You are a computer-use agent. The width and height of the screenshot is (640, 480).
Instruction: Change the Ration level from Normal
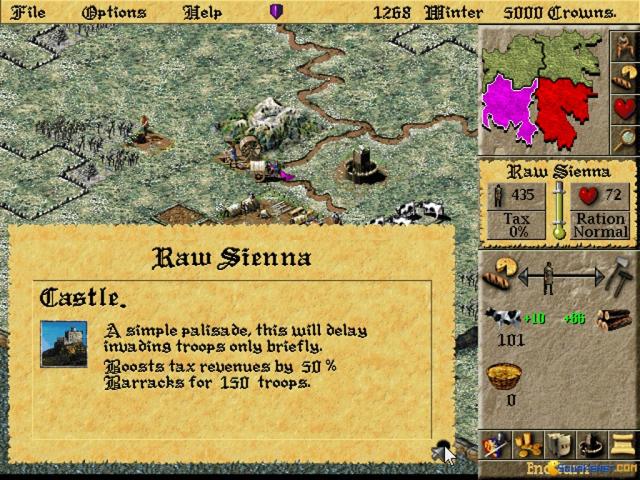pyautogui.click(x=600, y=225)
